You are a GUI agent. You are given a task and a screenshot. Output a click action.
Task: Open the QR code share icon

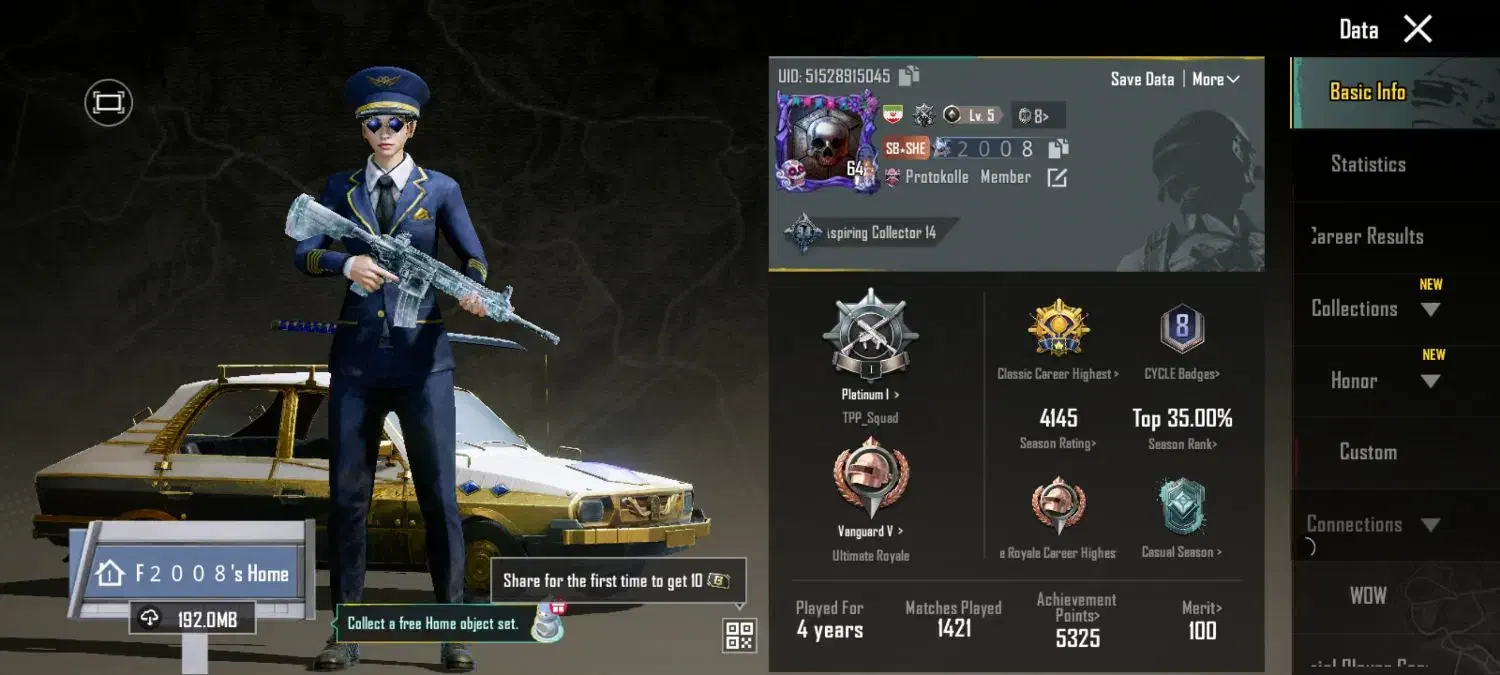(739, 635)
